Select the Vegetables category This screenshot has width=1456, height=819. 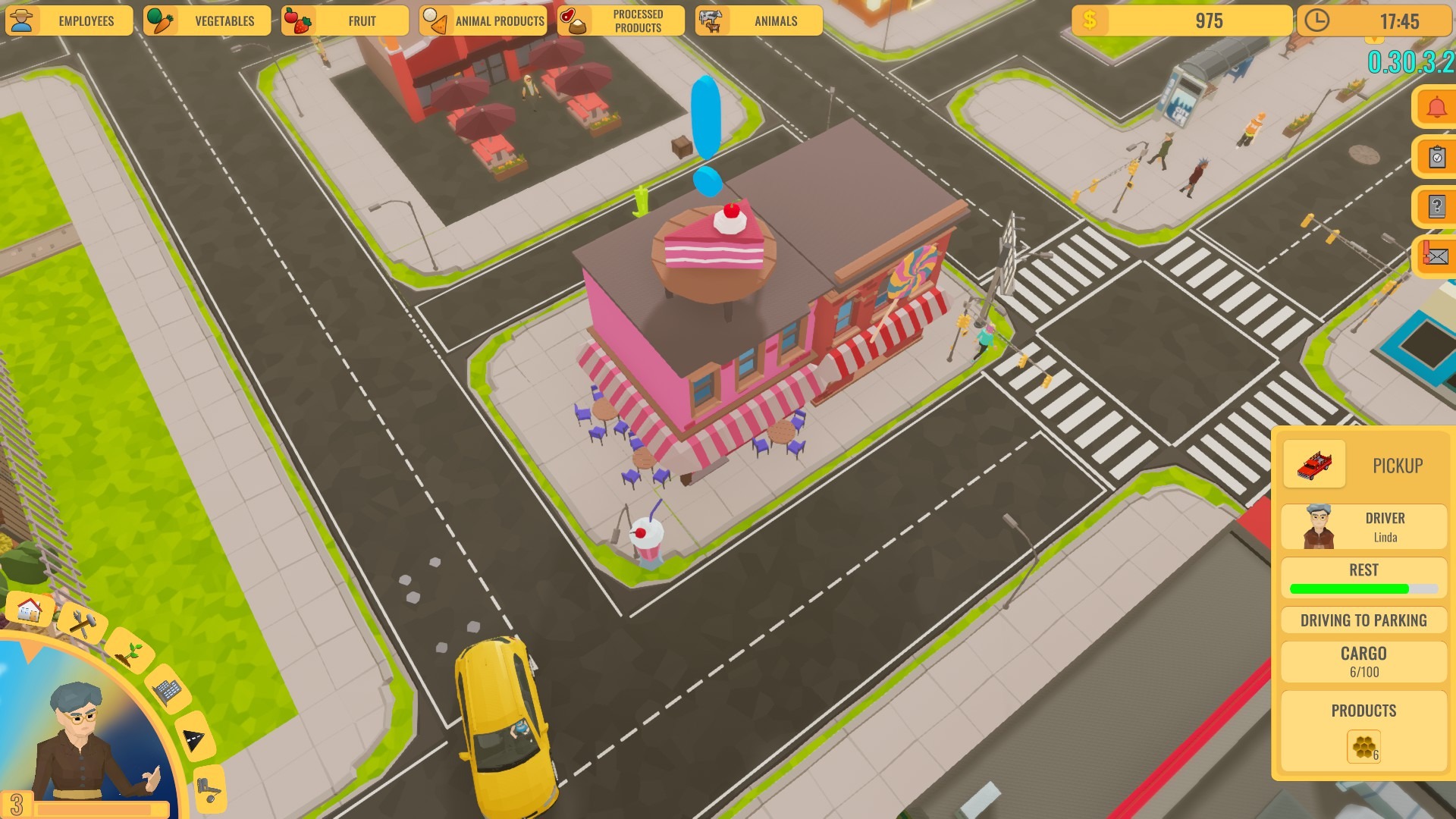[207, 20]
